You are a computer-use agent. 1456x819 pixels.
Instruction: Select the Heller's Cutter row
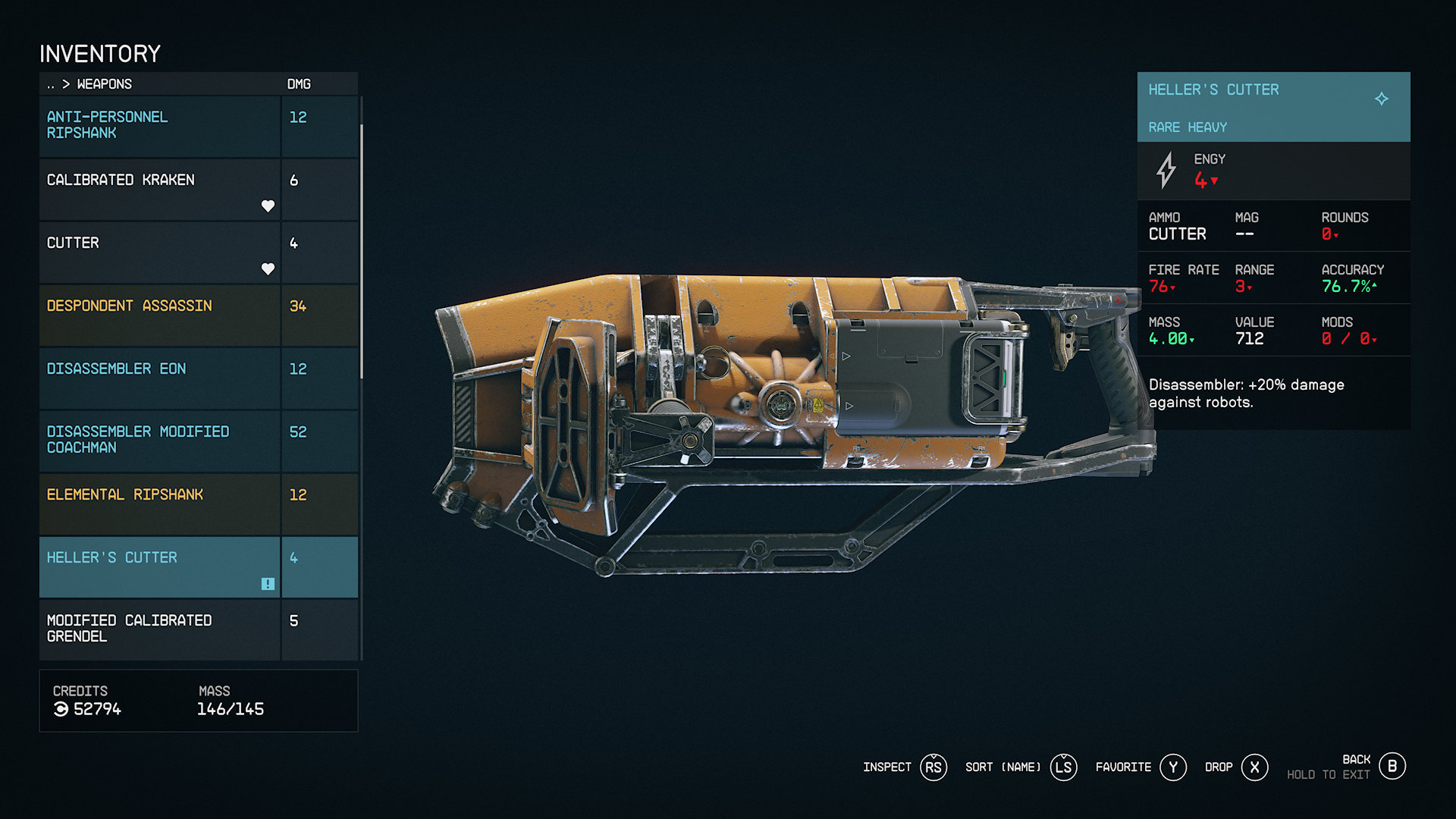(159, 566)
